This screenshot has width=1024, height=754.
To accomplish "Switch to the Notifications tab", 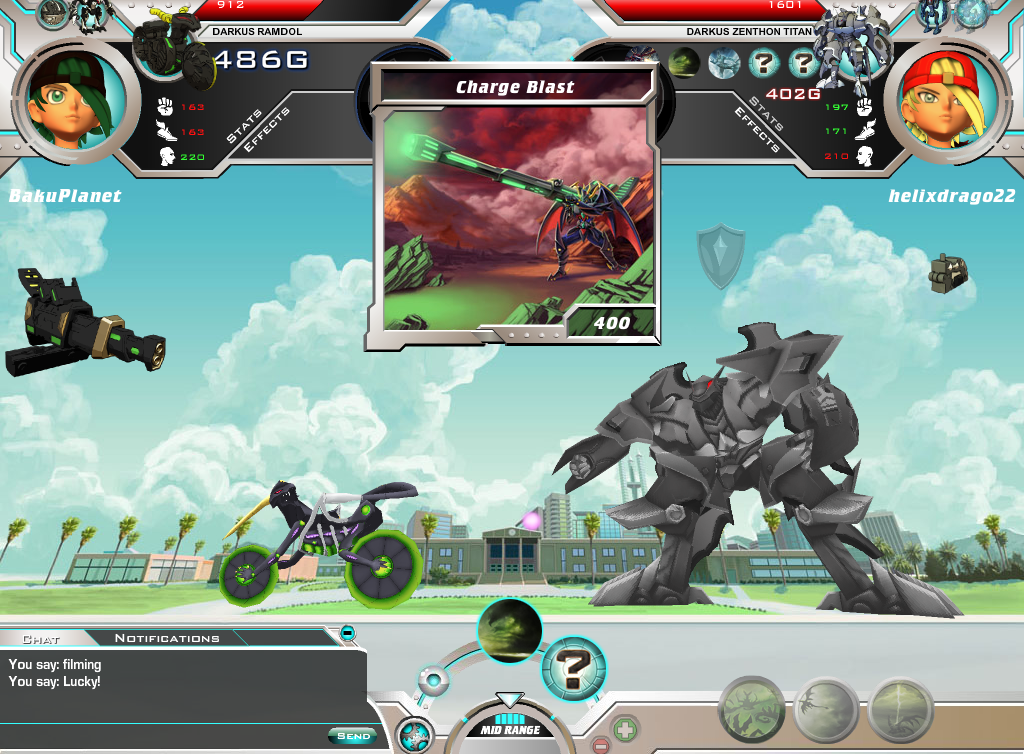I will coord(167,638).
